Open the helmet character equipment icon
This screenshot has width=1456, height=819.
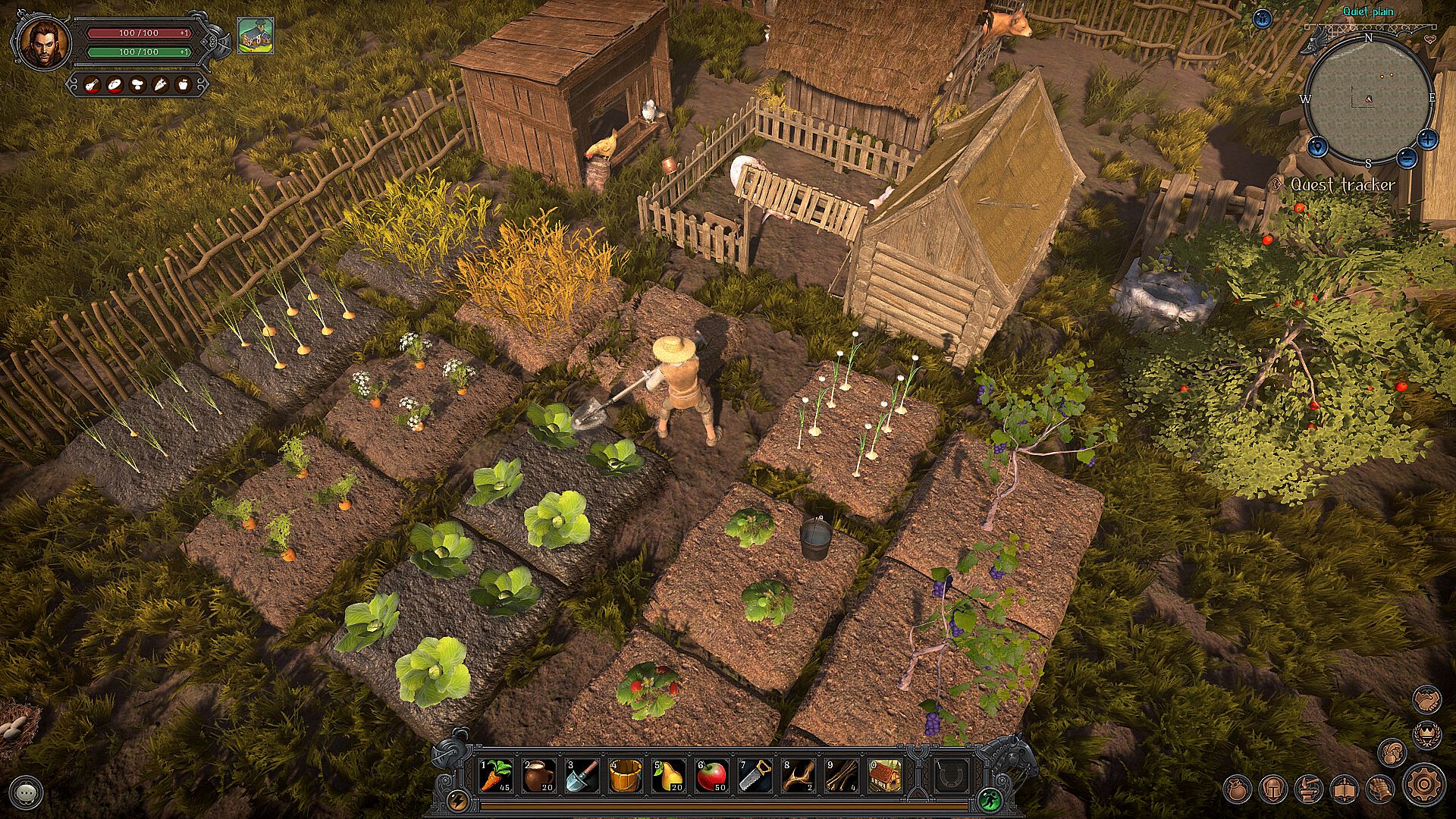tap(1273, 789)
